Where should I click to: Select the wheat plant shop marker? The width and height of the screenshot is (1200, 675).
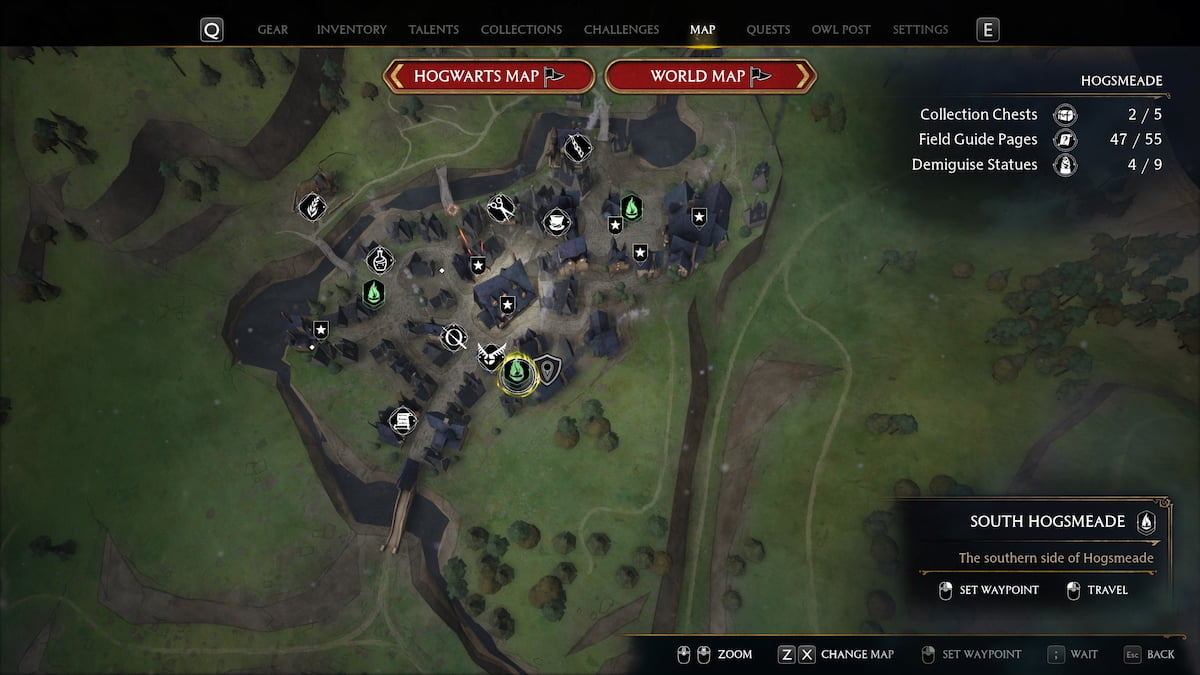click(312, 207)
